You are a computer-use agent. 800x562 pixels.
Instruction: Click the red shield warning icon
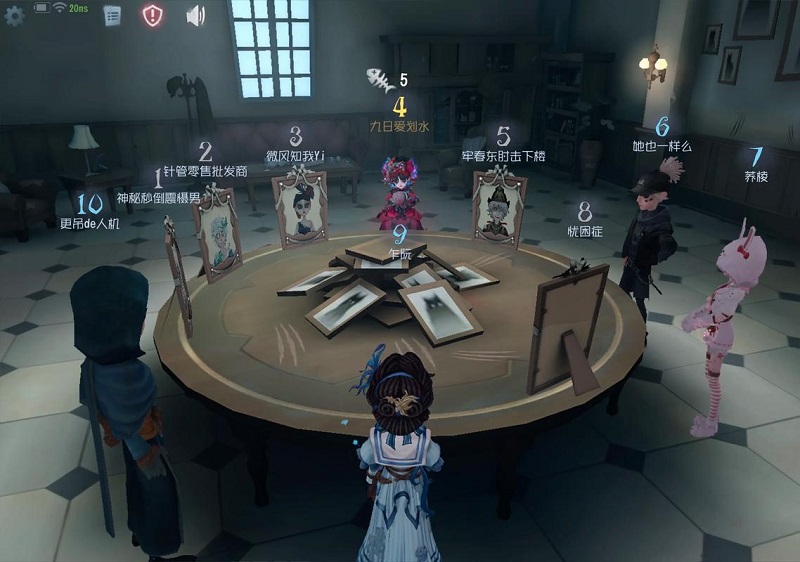pyautogui.click(x=152, y=15)
